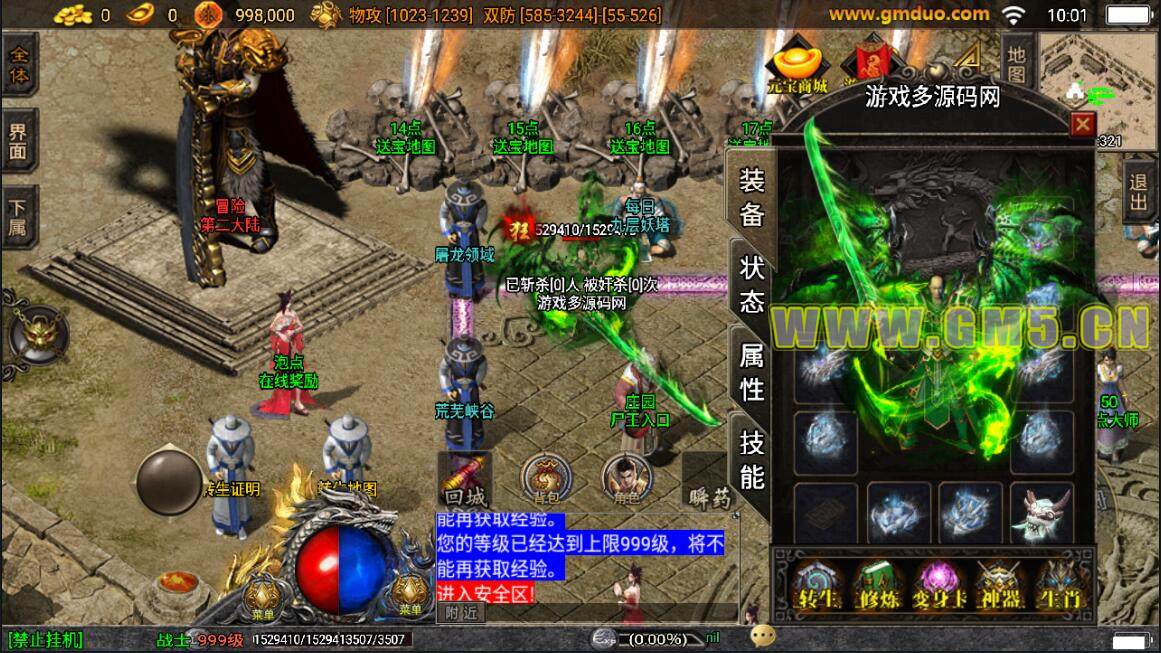Switch chat to the 附近 nearby channel
The image size is (1161, 653).
point(461,613)
